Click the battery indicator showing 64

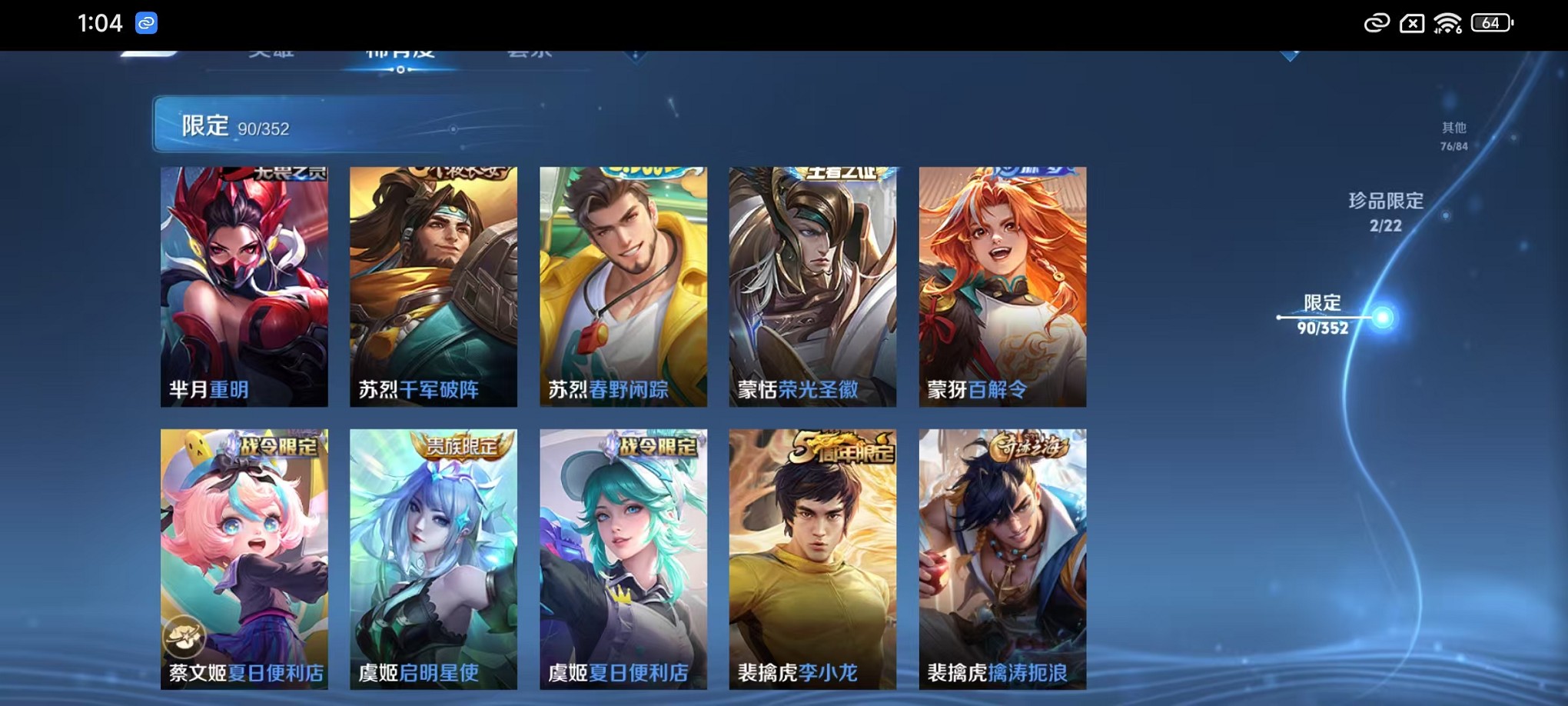[x=1490, y=22]
